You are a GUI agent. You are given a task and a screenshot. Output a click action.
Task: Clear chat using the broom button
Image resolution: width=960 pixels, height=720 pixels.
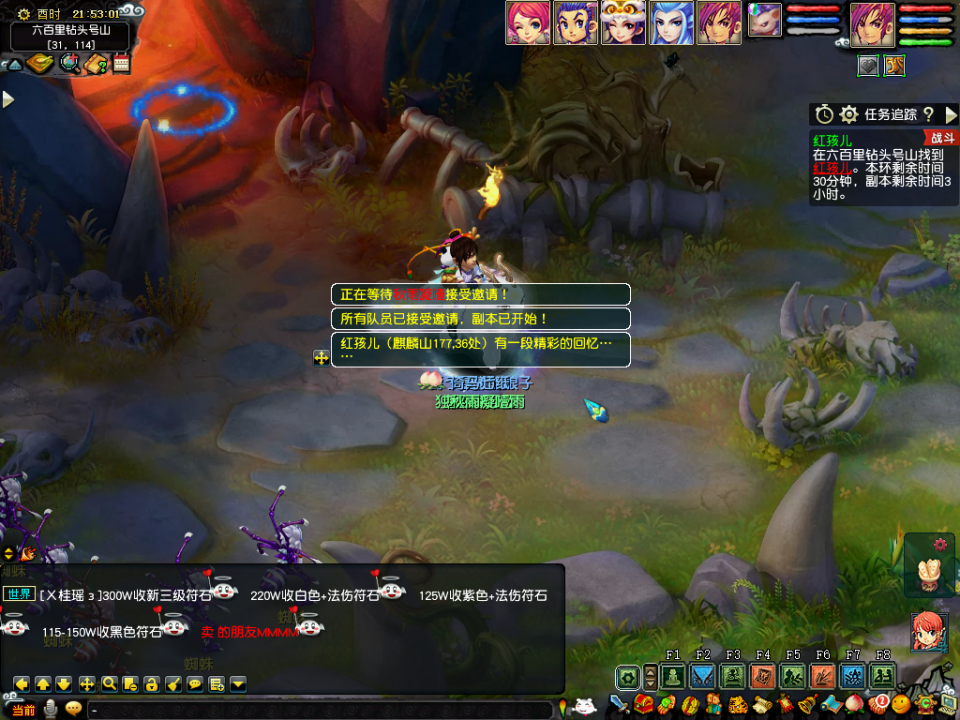pos(173,684)
